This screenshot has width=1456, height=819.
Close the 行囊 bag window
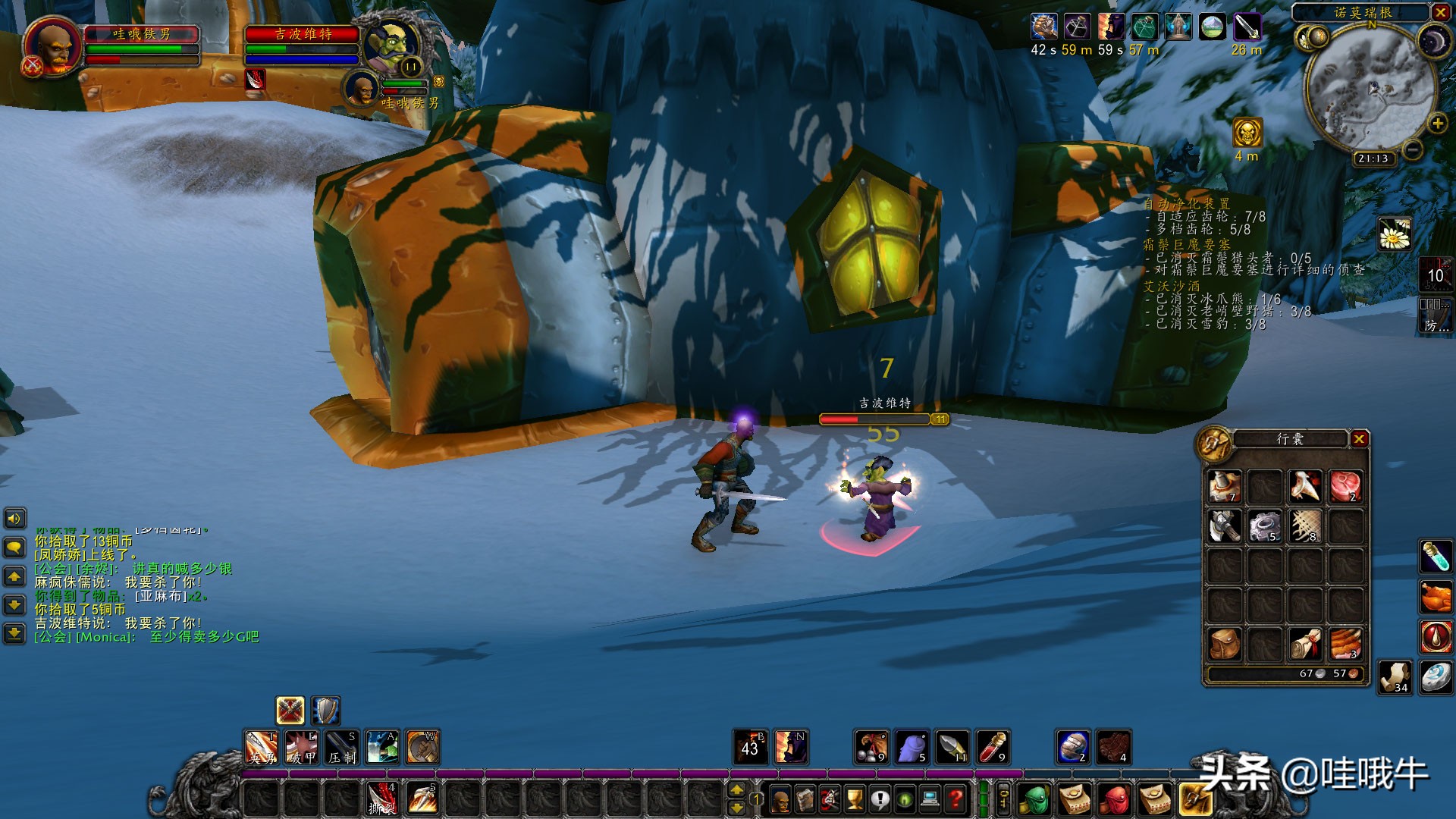click(x=1359, y=439)
